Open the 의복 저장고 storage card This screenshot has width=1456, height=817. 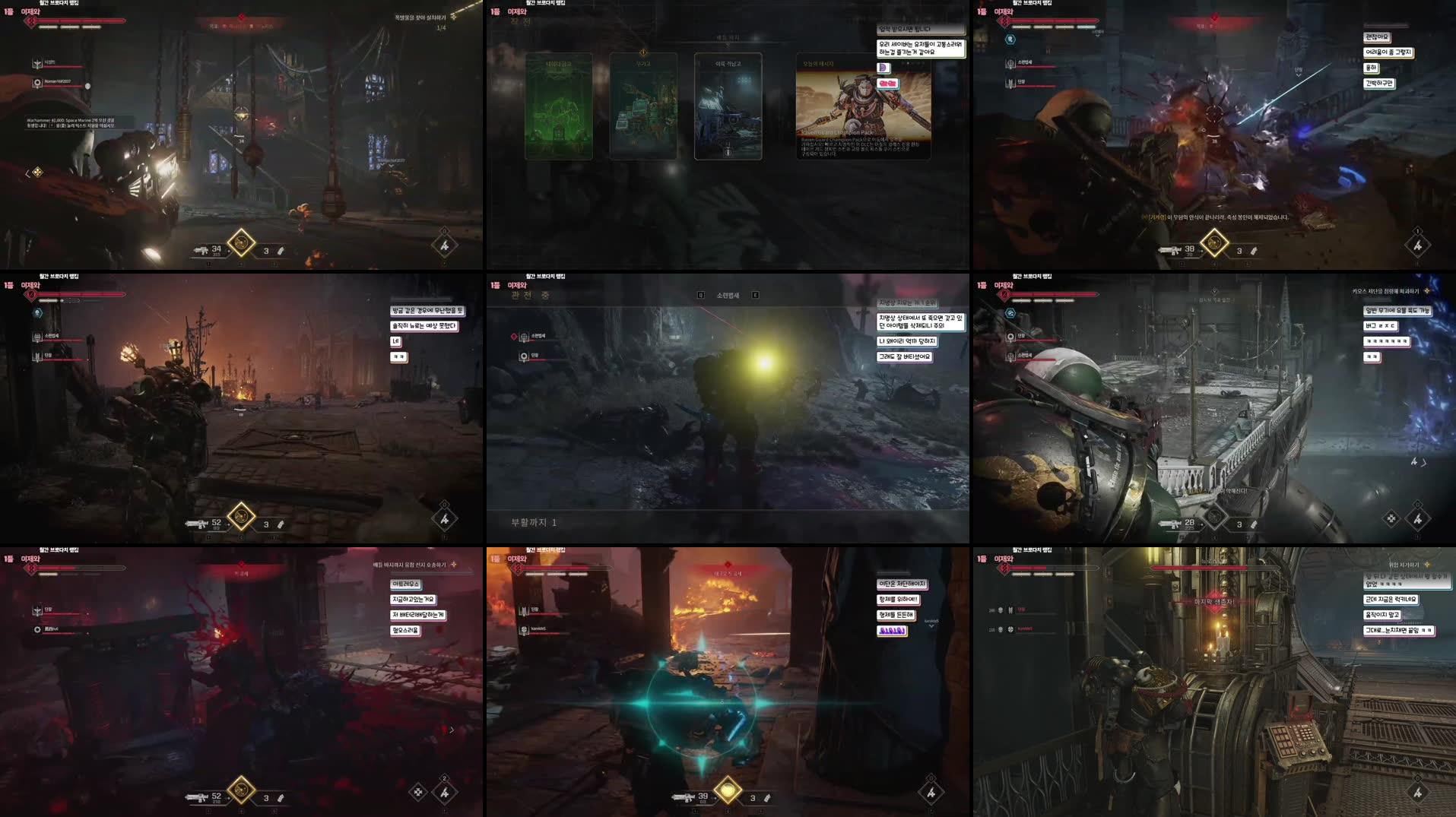pos(728,106)
